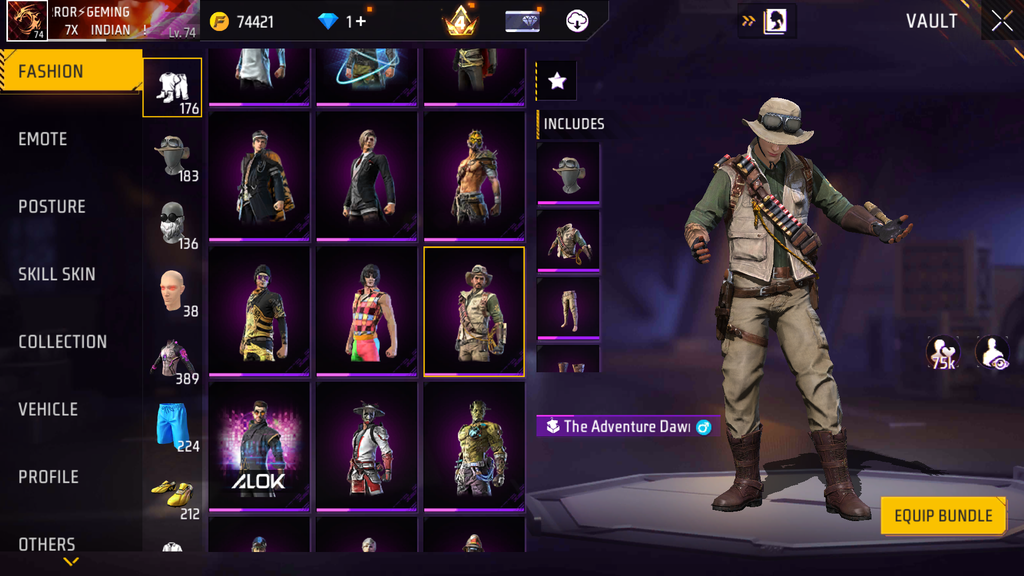Viewport: 1024px width, 576px height.
Task: Equip the selected bundle
Action: [942, 516]
